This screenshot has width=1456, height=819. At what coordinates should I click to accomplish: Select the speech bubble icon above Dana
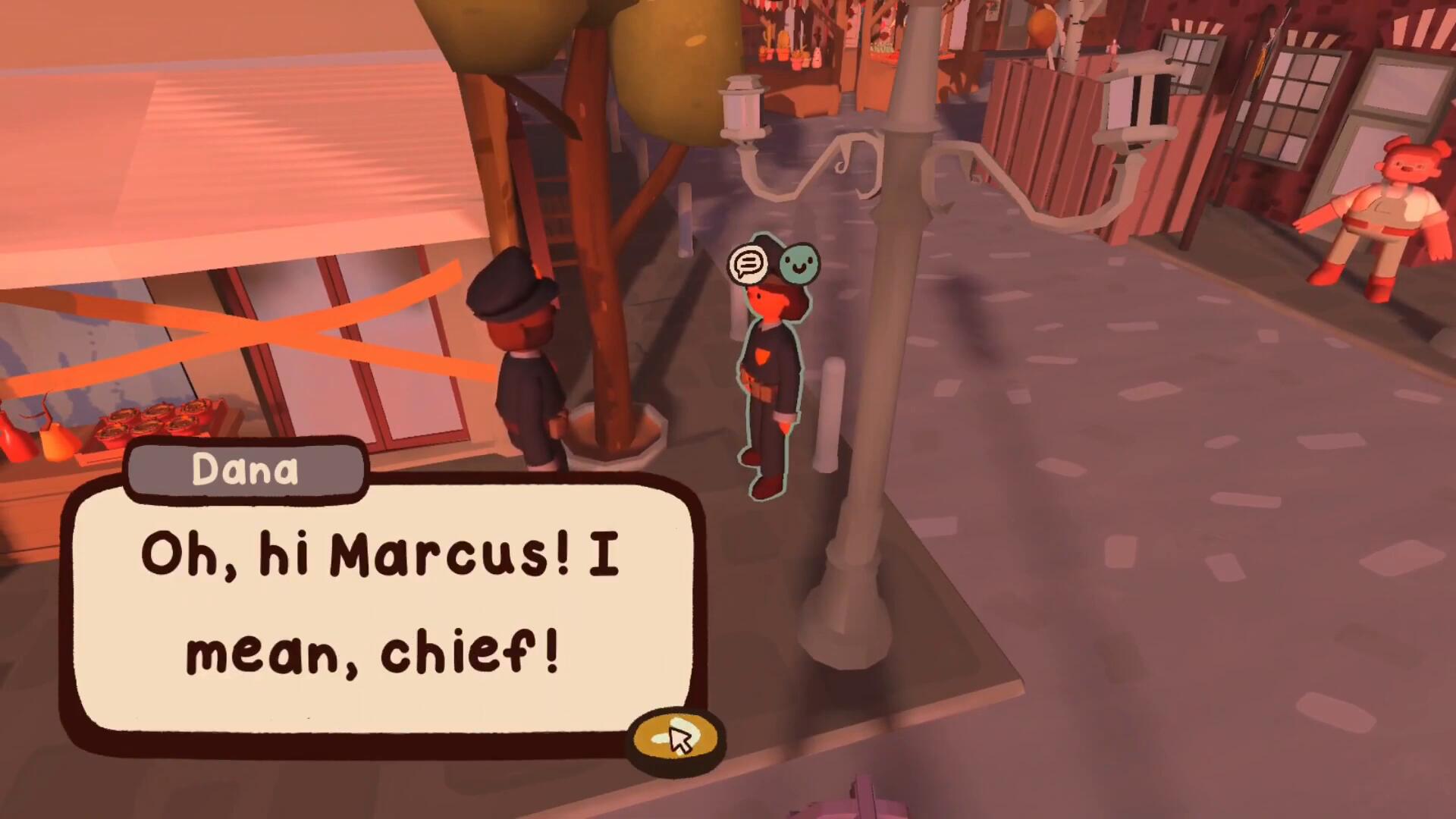coord(748,264)
